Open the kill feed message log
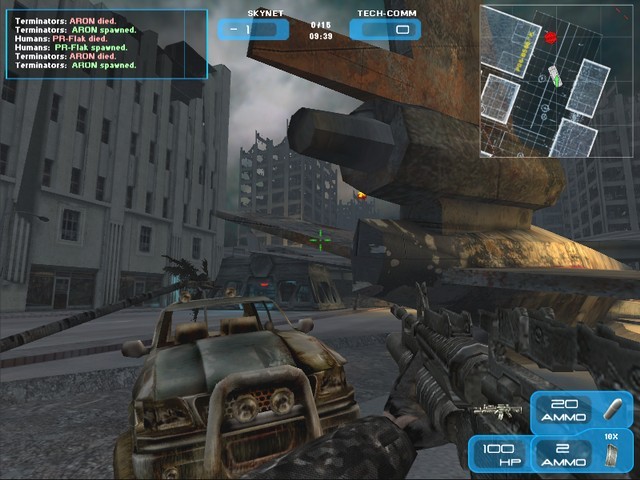Screen dimensions: 640x480 coord(104,44)
